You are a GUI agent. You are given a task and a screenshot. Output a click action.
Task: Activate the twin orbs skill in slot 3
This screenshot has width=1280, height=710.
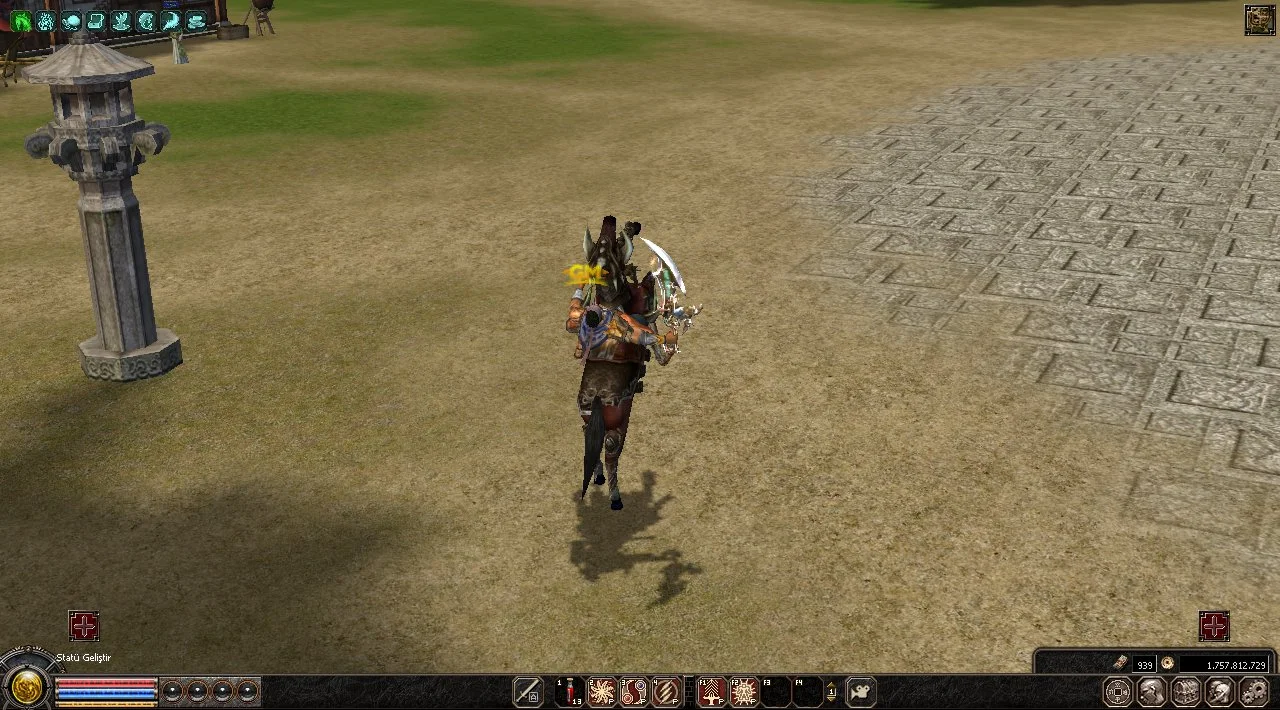(634, 691)
